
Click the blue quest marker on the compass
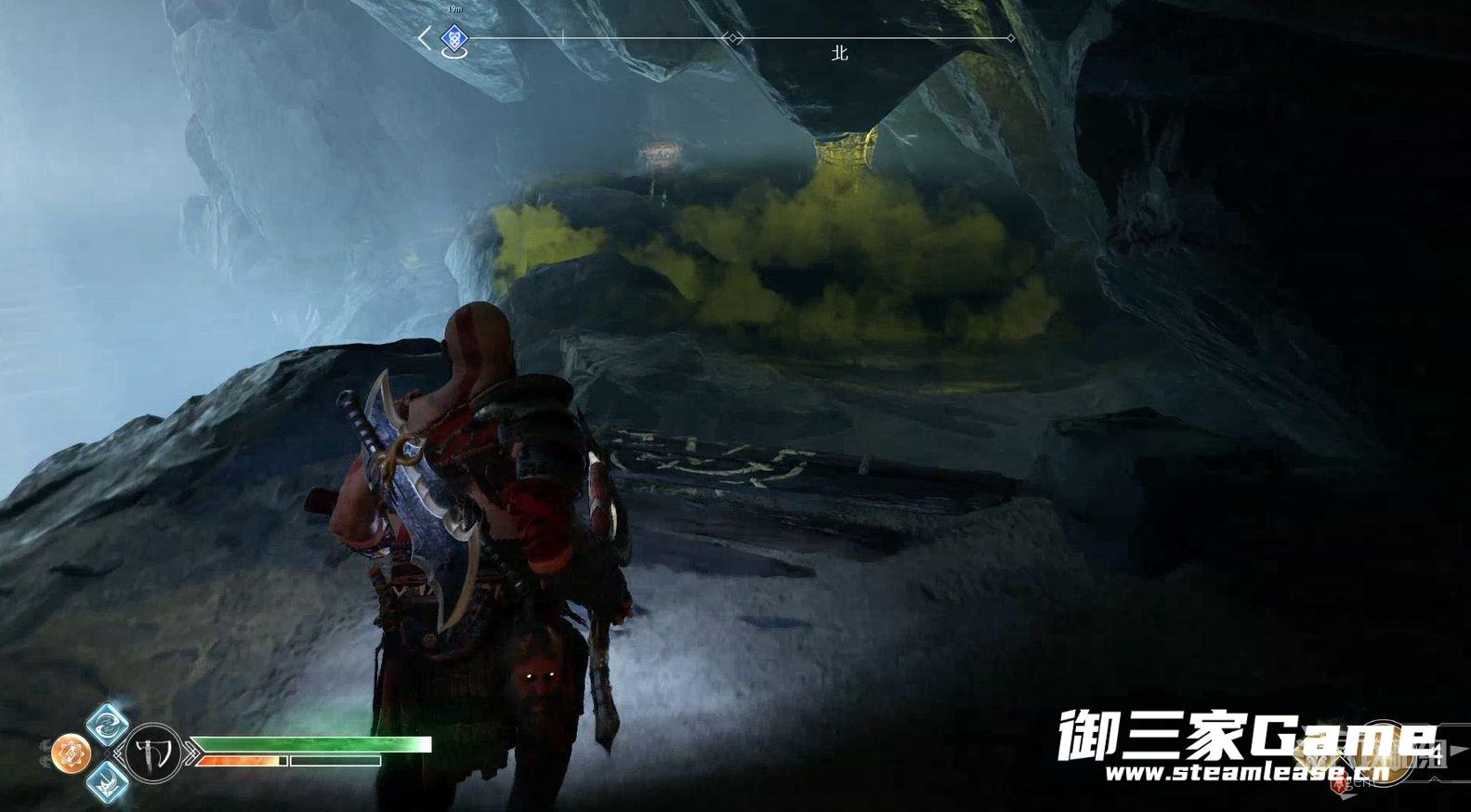pyautogui.click(x=453, y=39)
